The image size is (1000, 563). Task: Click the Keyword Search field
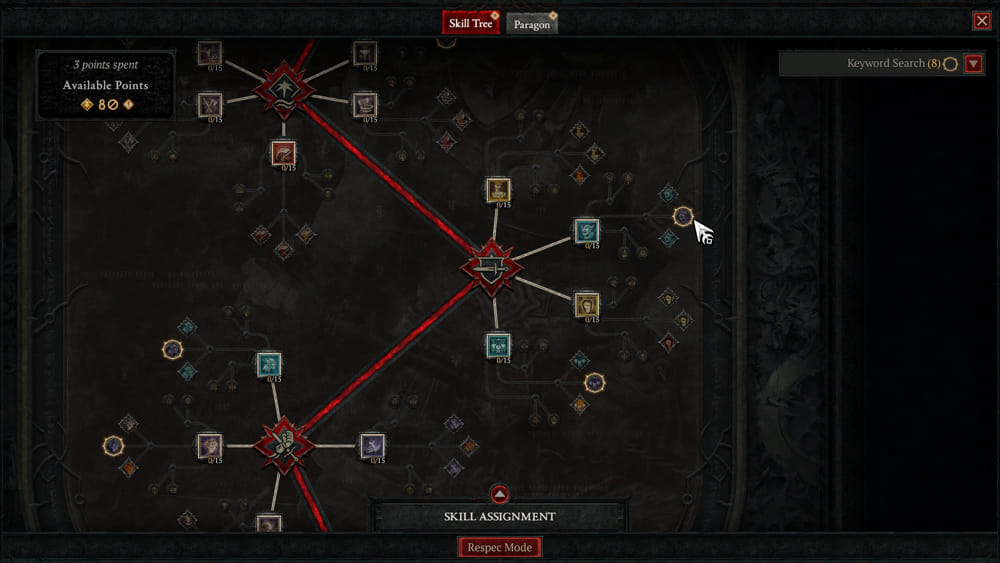(868, 64)
